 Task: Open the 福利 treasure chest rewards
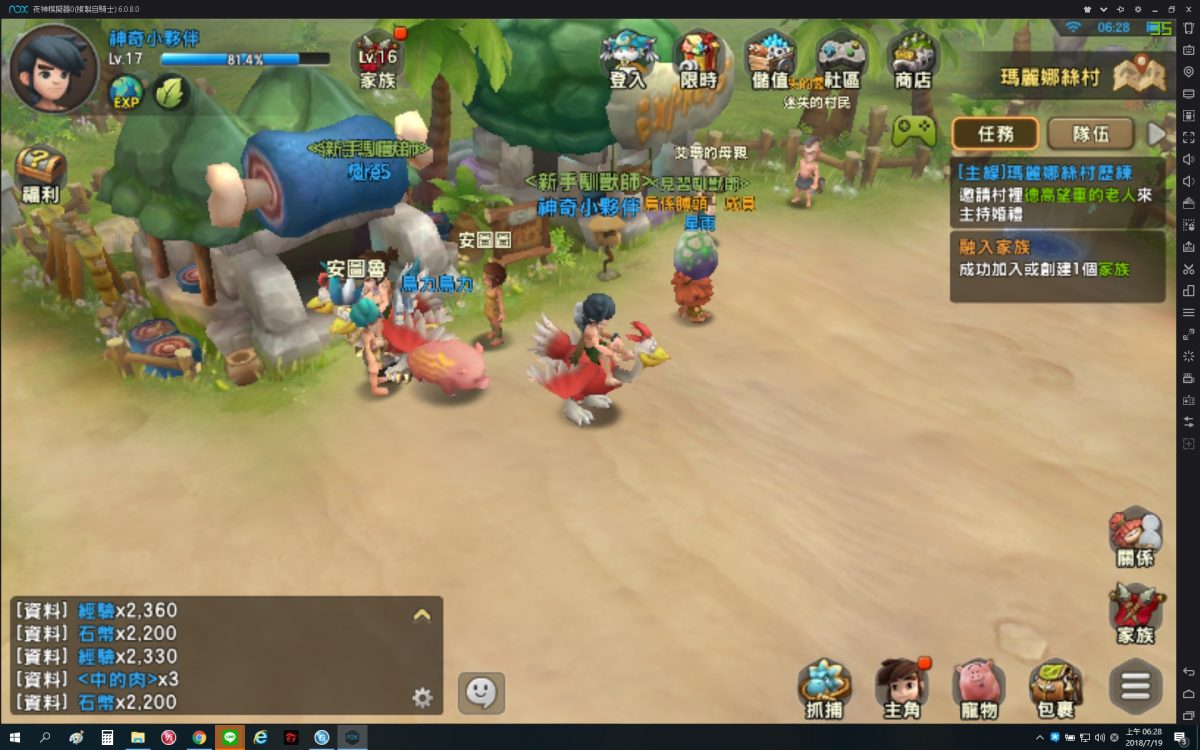pos(41,172)
